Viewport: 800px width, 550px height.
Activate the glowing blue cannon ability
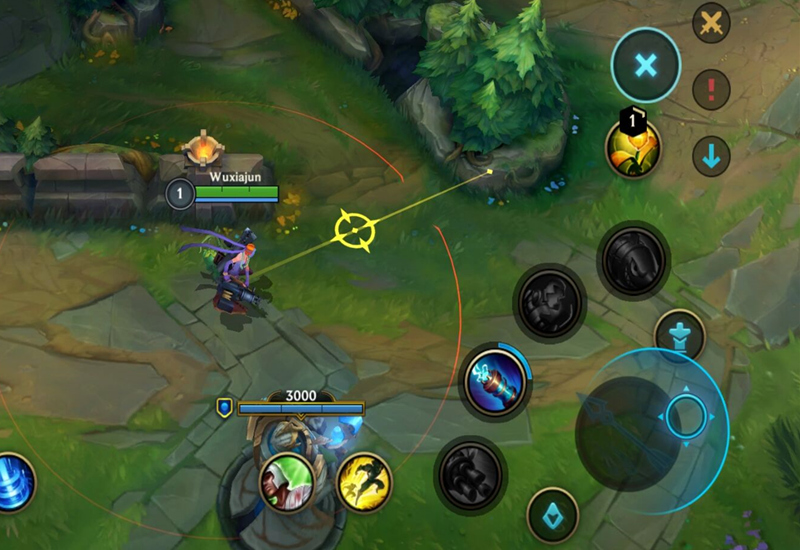coord(497,382)
